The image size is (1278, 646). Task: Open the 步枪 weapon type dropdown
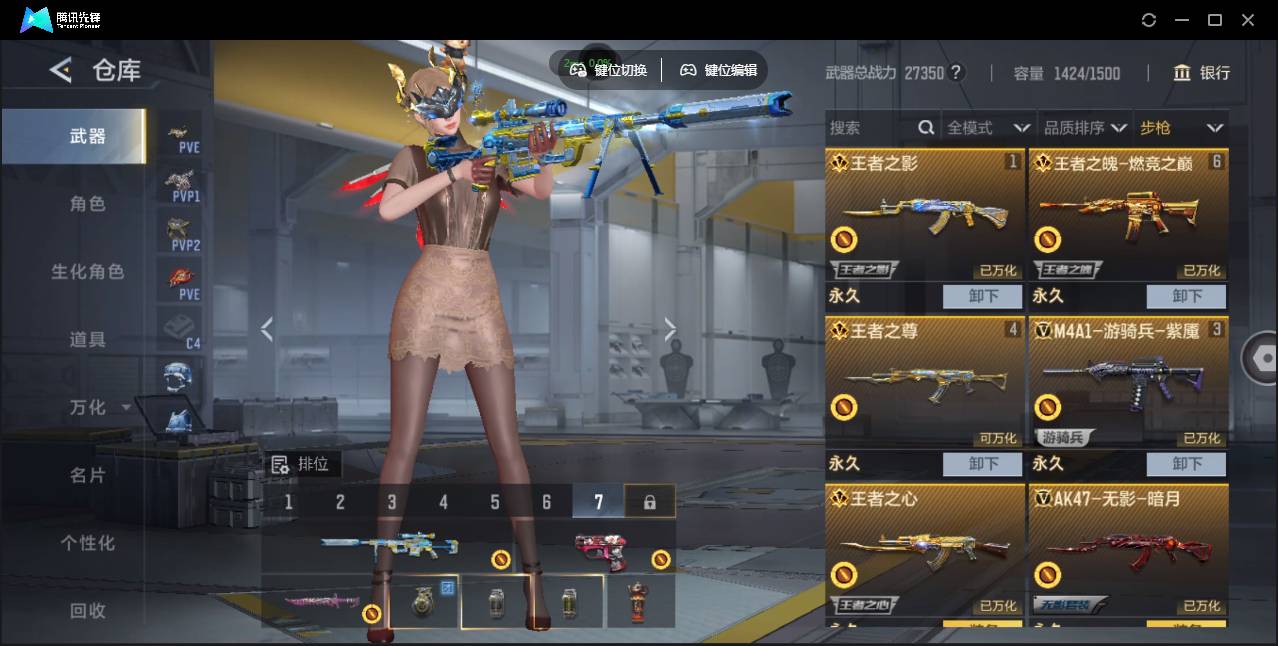click(x=1181, y=128)
